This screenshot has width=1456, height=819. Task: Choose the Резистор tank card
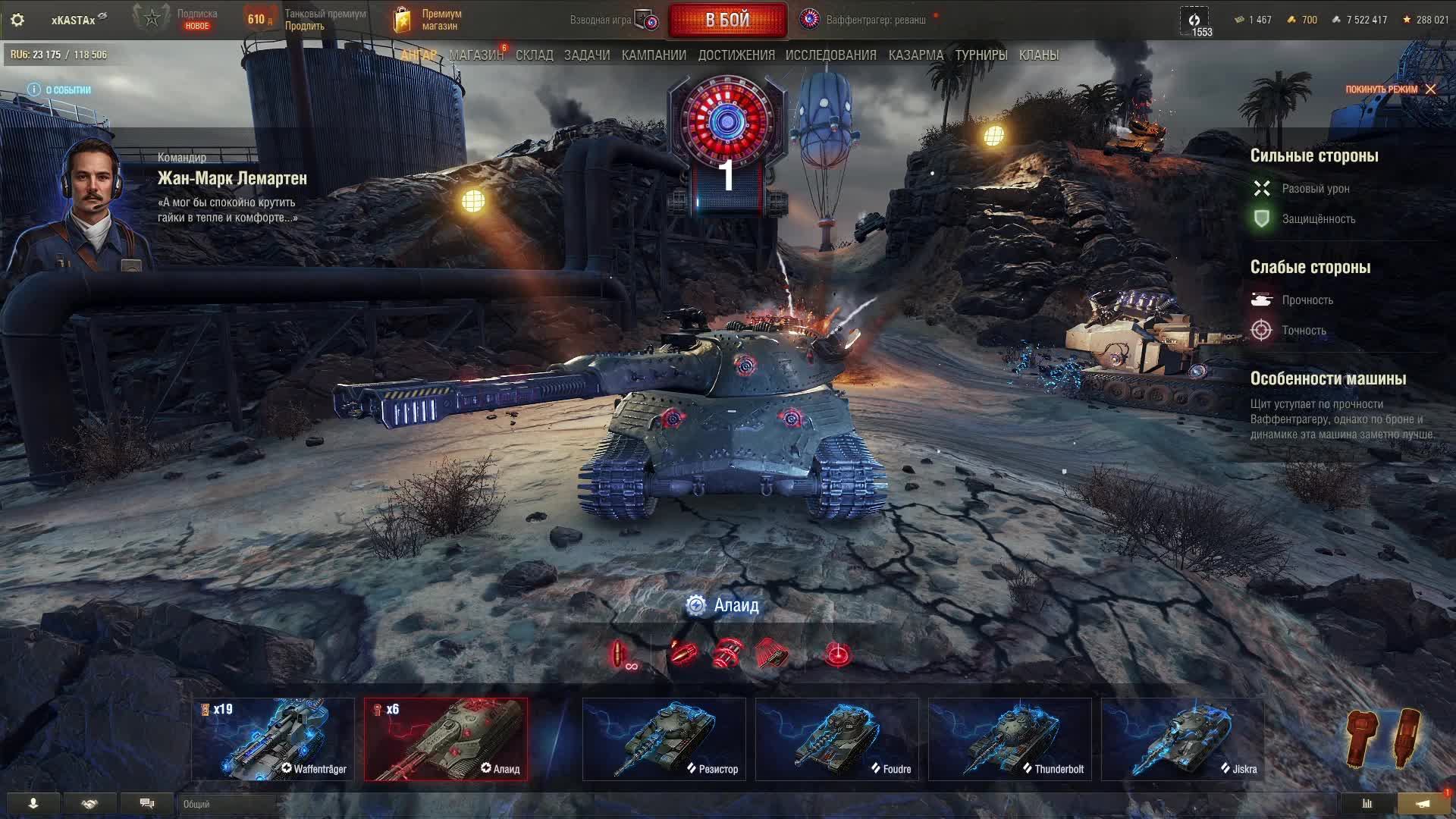tap(664, 739)
